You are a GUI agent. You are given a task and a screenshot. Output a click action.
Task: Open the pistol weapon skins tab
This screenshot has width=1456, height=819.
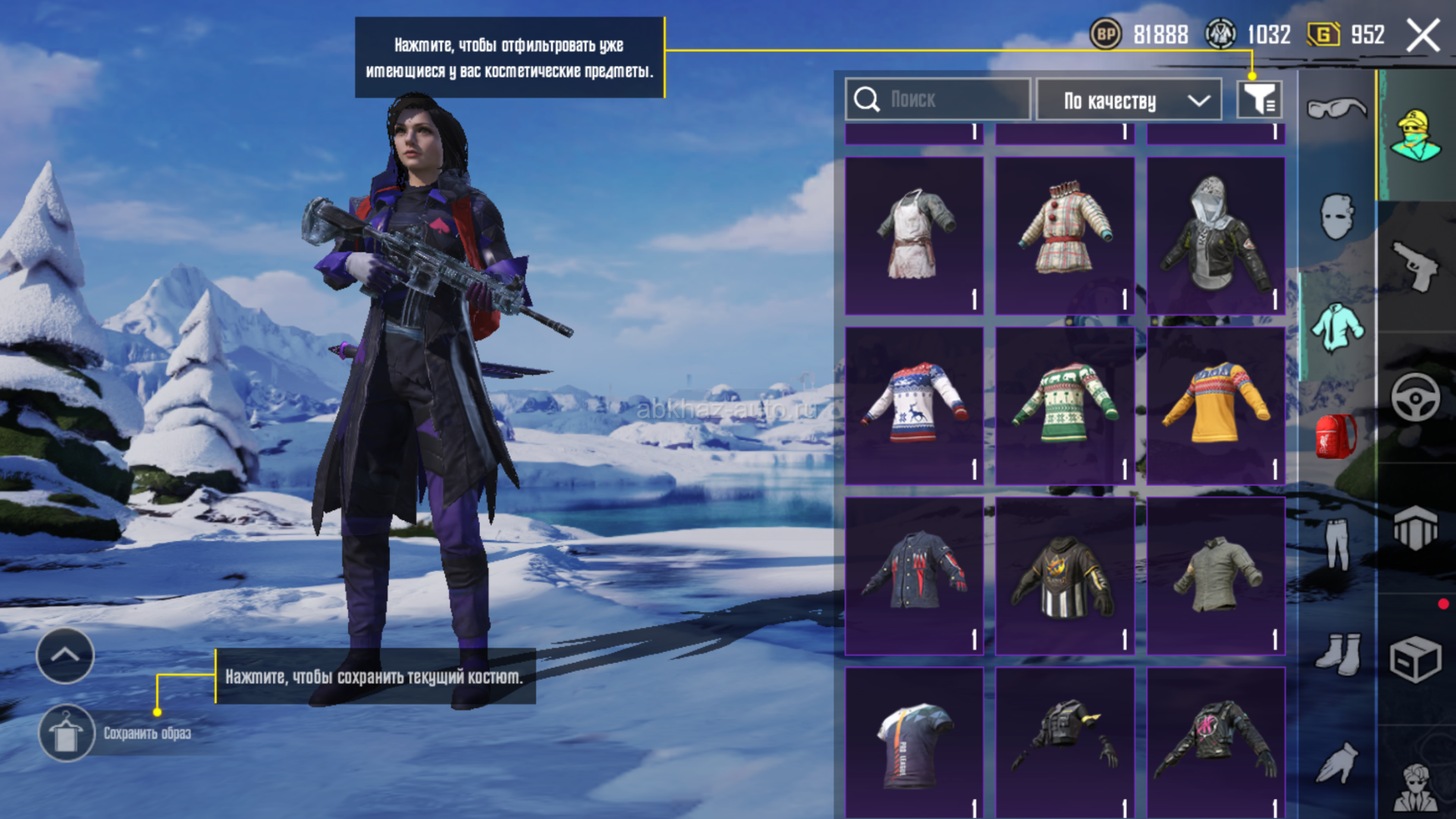(x=1415, y=266)
